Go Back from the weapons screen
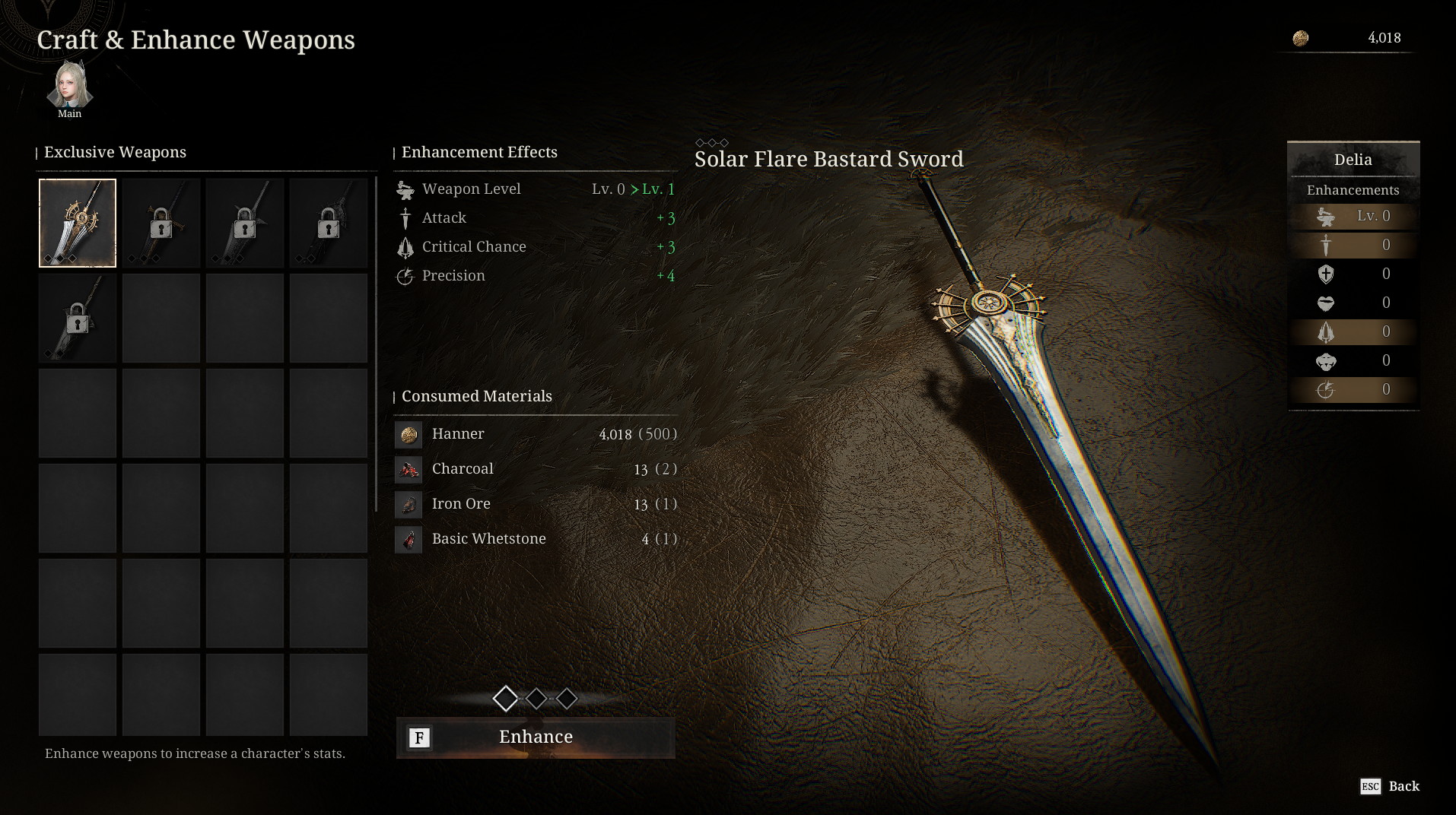1456x815 pixels. tap(1390, 786)
